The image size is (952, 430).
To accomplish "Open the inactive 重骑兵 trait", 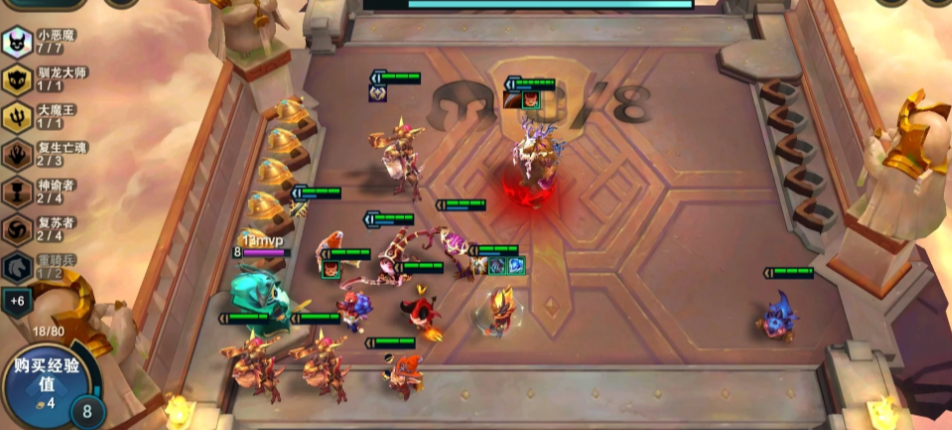I will [x=18, y=266].
